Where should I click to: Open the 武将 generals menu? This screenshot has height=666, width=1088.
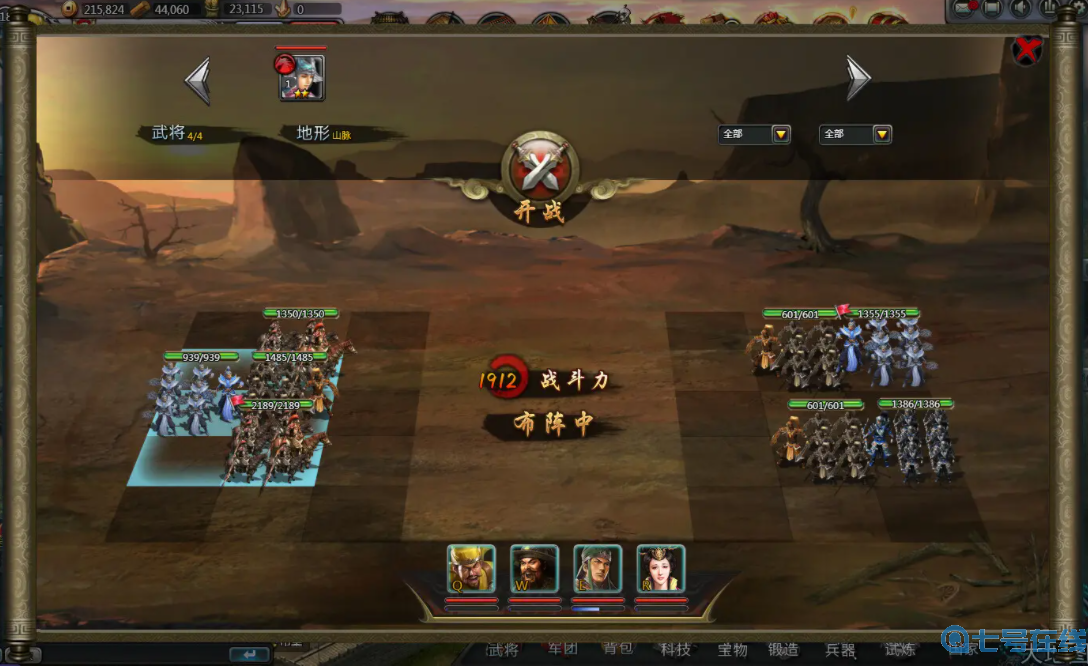tap(502, 650)
